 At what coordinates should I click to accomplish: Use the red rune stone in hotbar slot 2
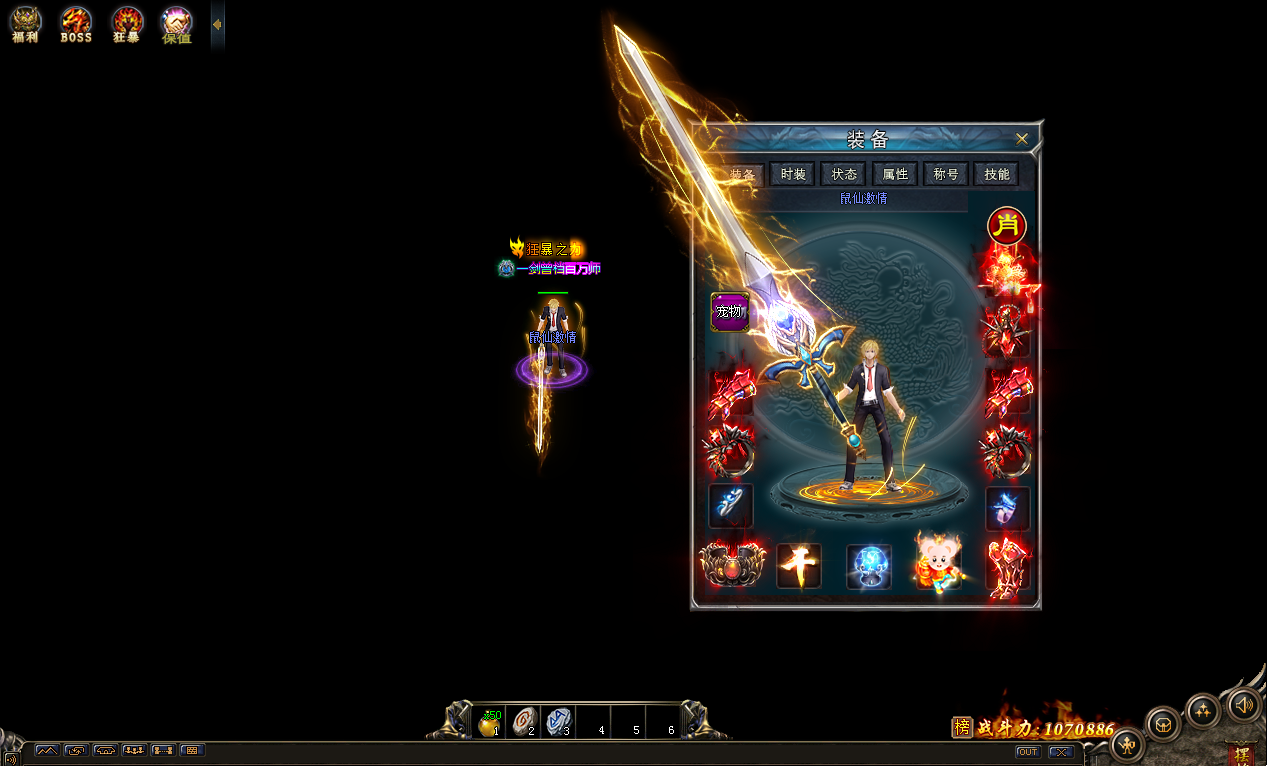524,722
